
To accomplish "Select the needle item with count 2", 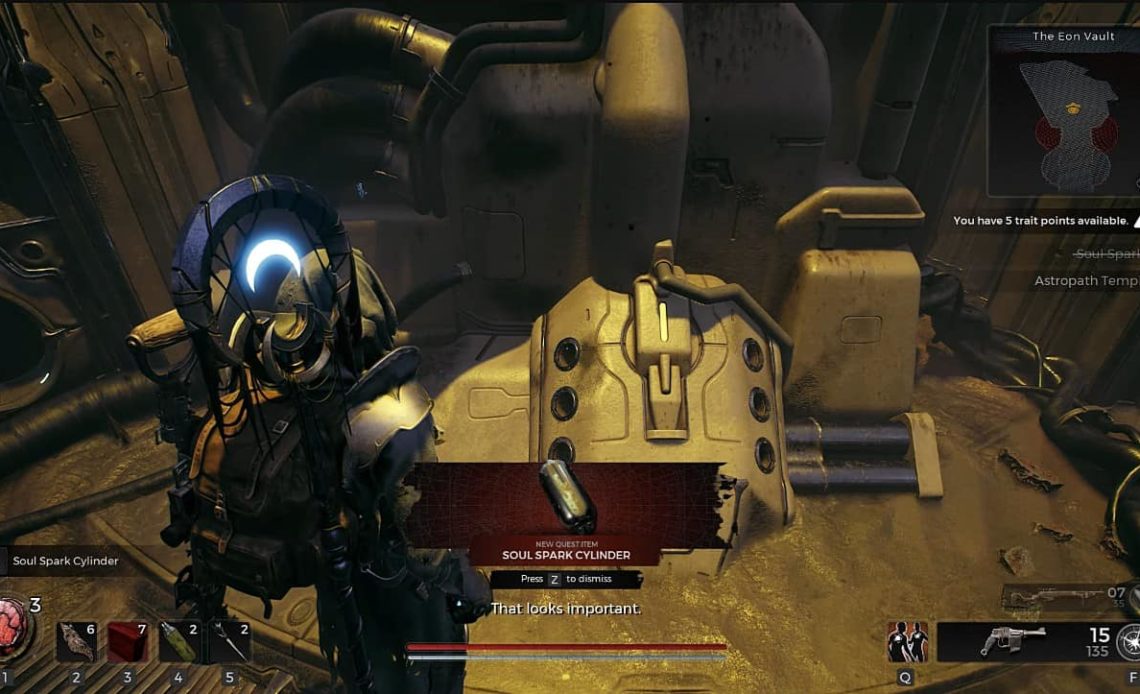I will click(231, 642).
